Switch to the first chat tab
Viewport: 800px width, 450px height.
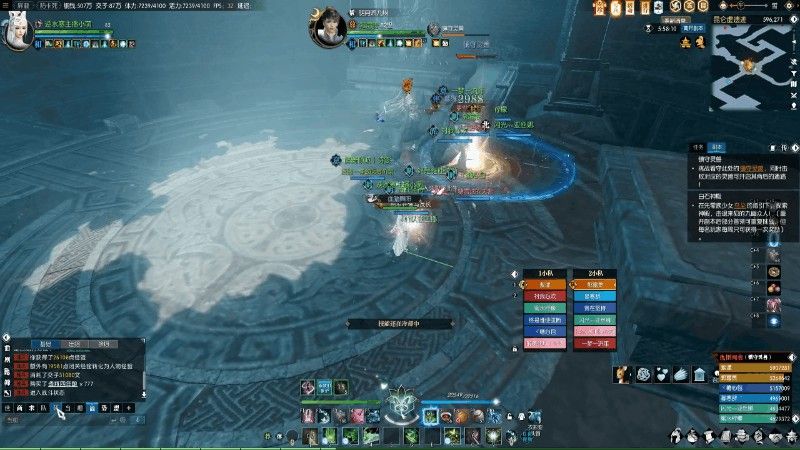tap(45, 343)
